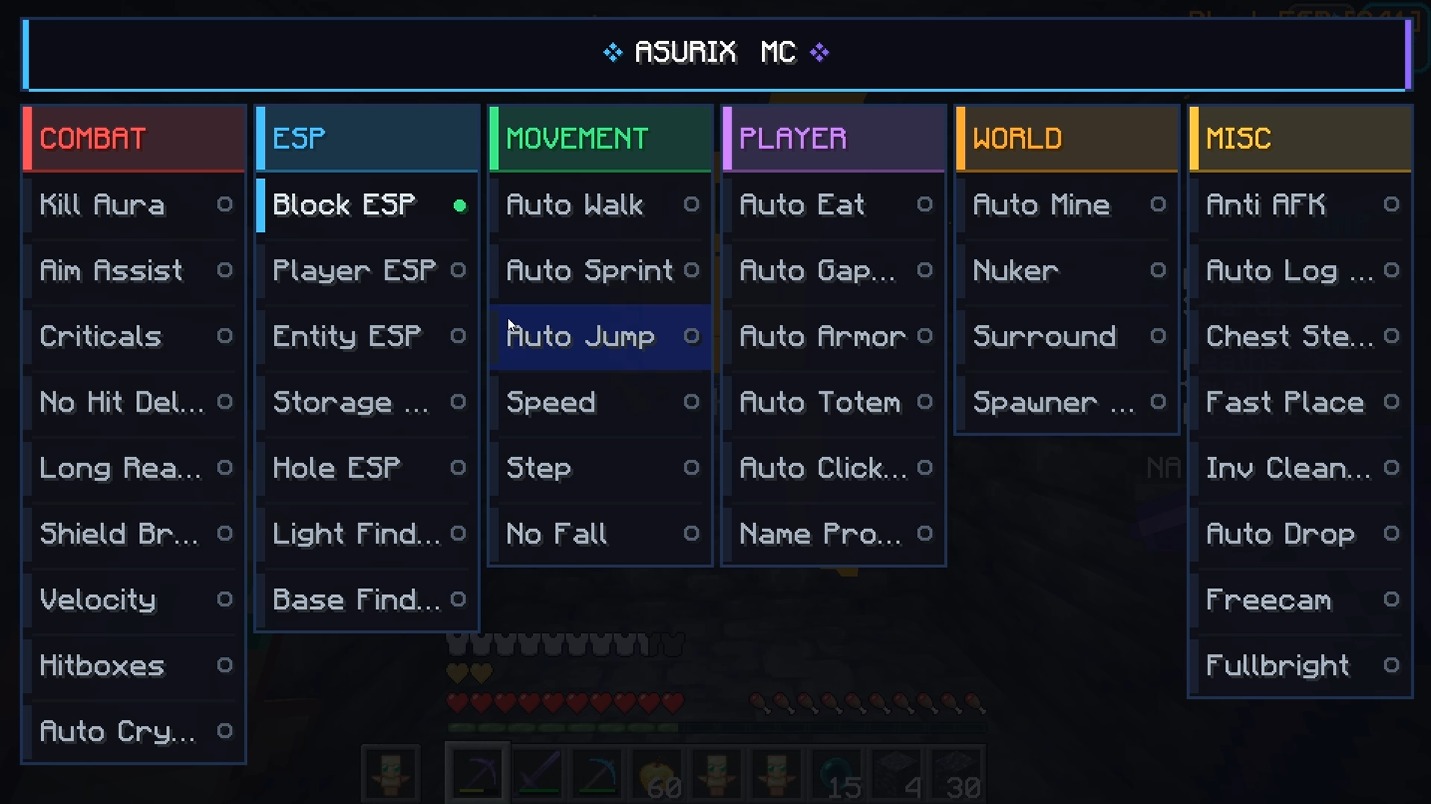Viewport: 1431px width, 804px height.
Task: Select the netherite sword in the hotbar
Action: click(538, 772)
